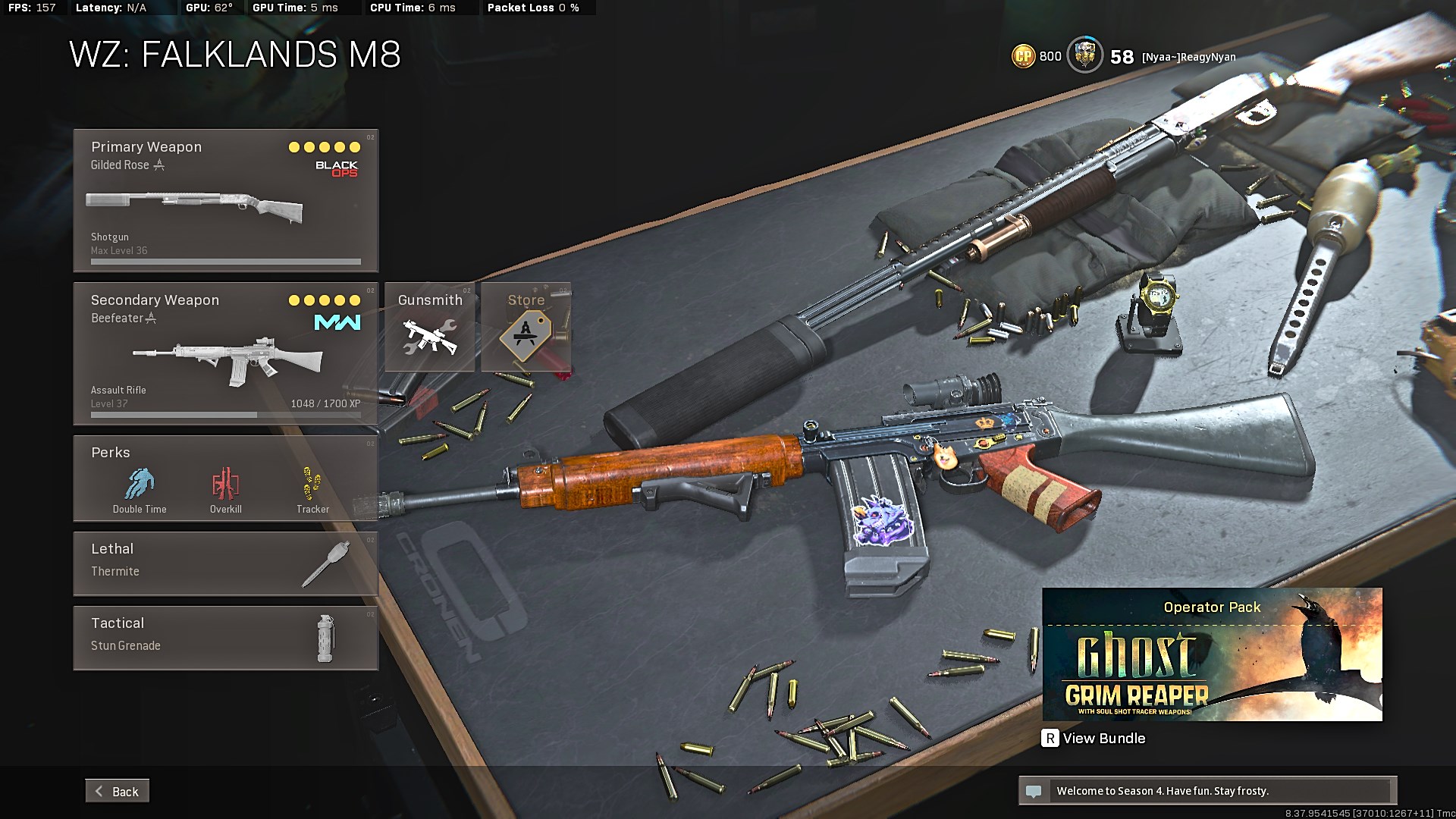1456x819 pixels.
Task: Open the player rank 58 profile emblem
Action: tap(1085, 55)
